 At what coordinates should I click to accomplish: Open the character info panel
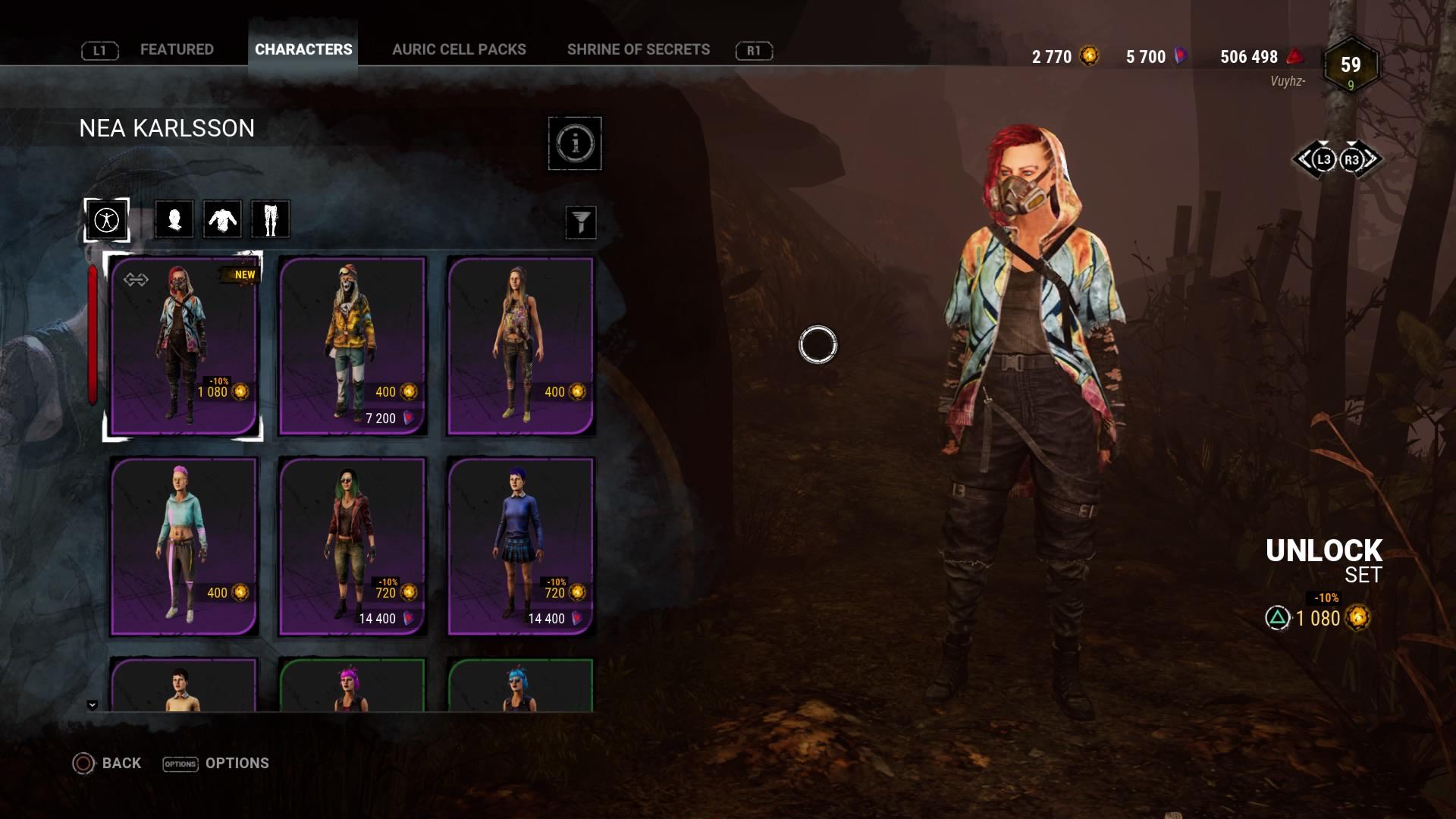click(576, 143)
